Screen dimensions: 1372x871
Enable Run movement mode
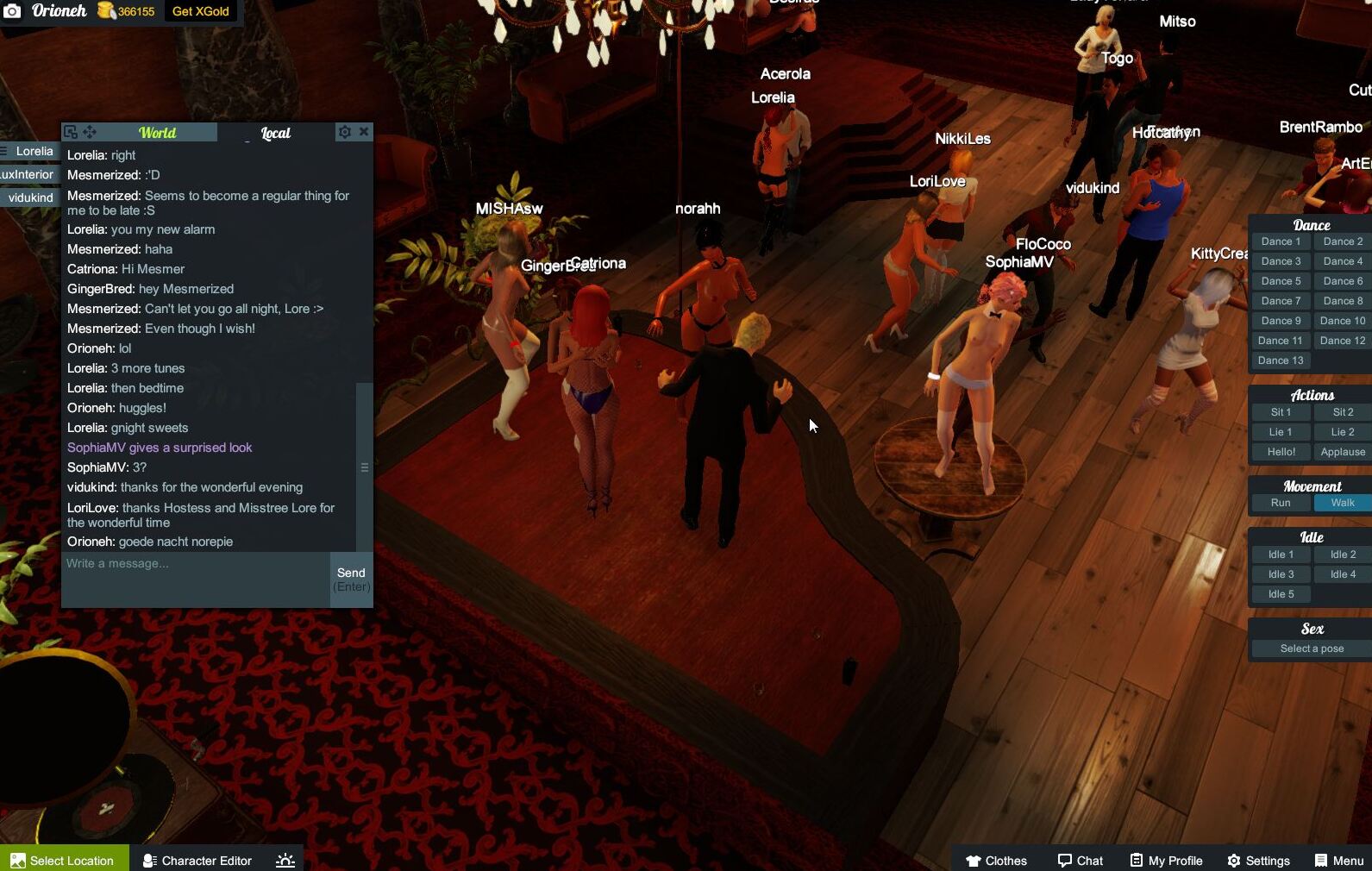click(1281, 502)
